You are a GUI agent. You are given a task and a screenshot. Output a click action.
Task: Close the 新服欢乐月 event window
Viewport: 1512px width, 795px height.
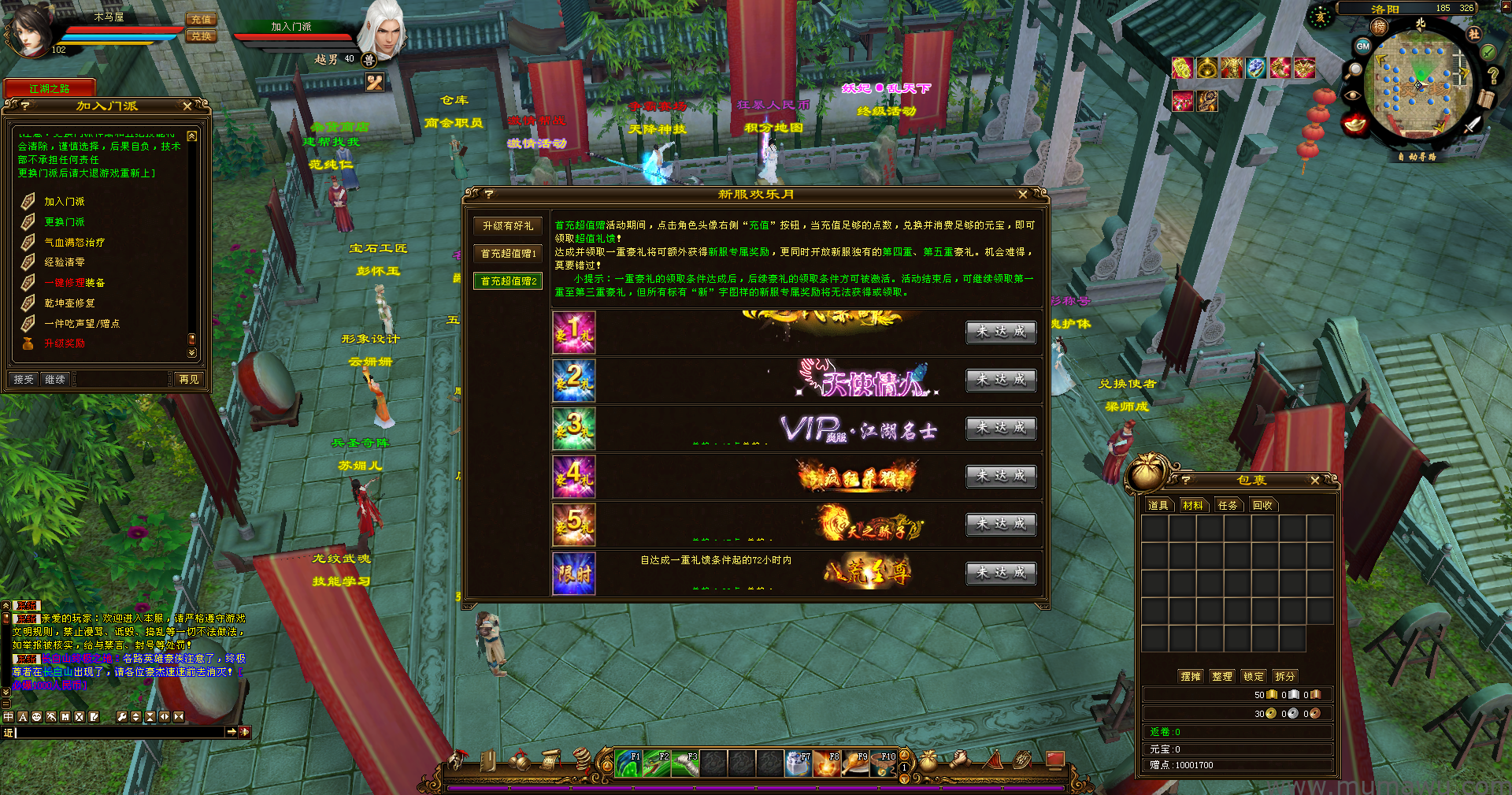(1022, 195)
